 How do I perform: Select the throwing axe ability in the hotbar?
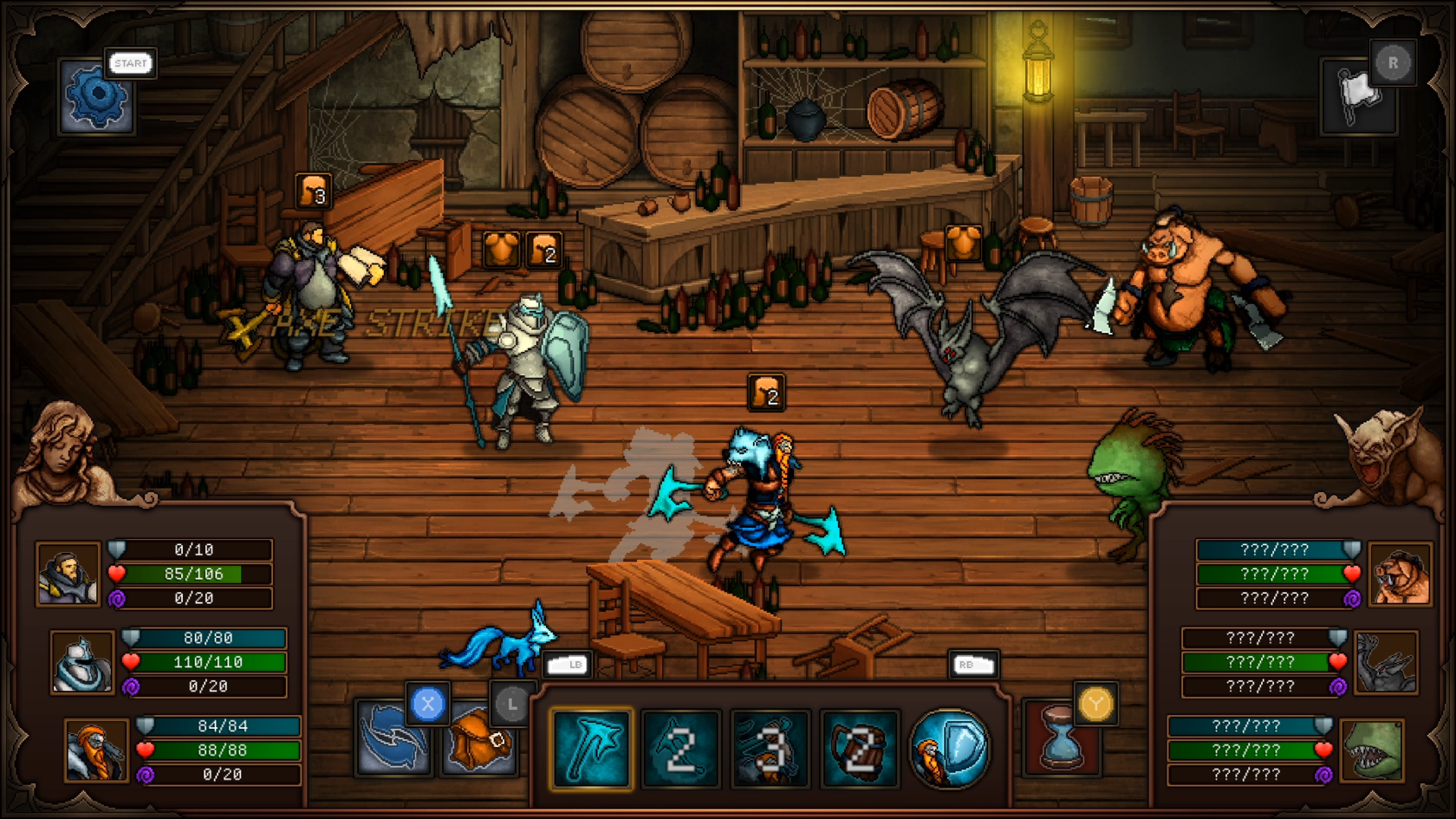point(592,749)
